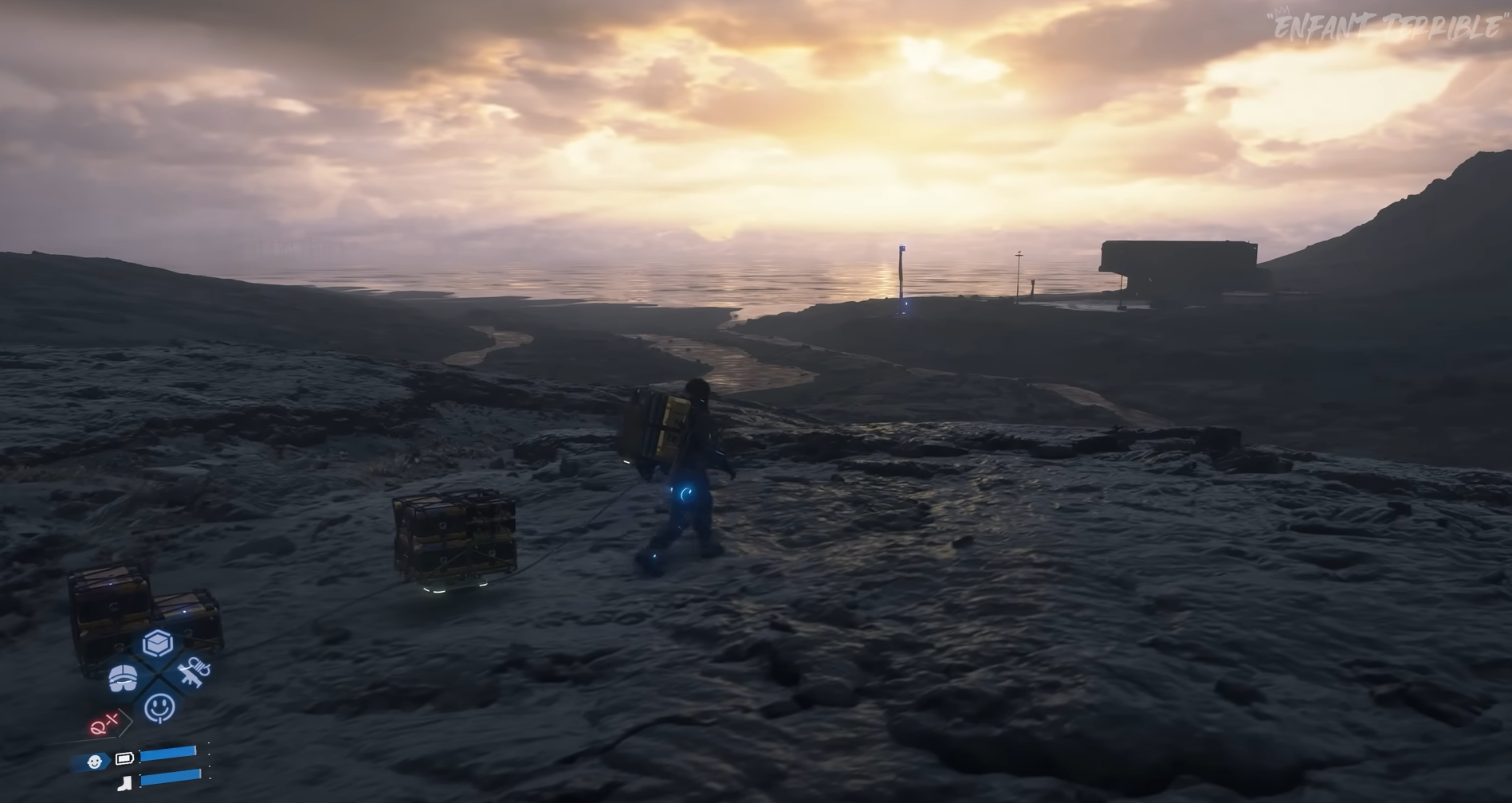The height and width of the screenshot is (803, 1512).
Task: Click the center of the radial d-pad menu
Action: [158, 674]
